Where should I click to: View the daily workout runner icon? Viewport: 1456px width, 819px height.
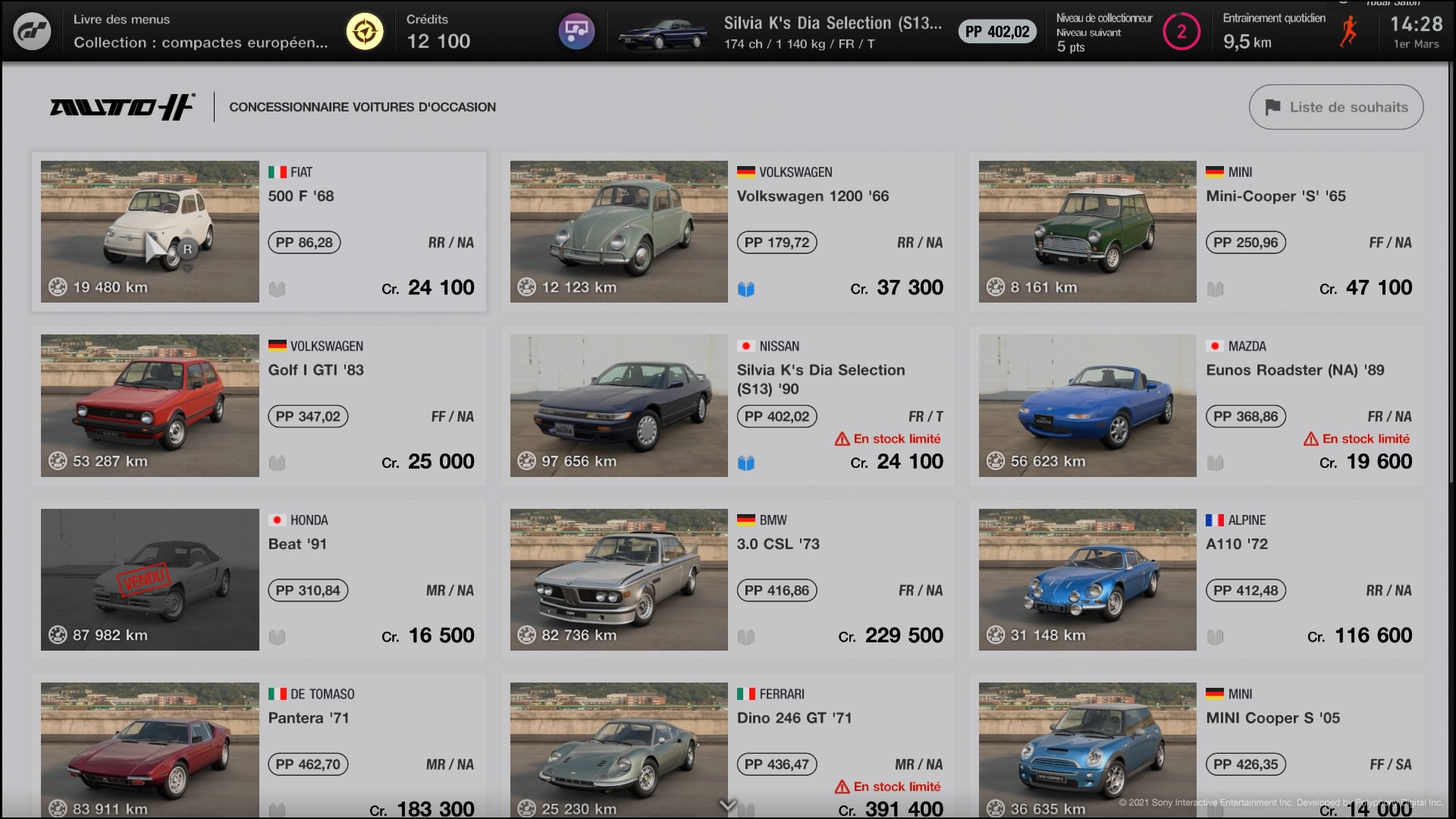(x=1348, y=32)
